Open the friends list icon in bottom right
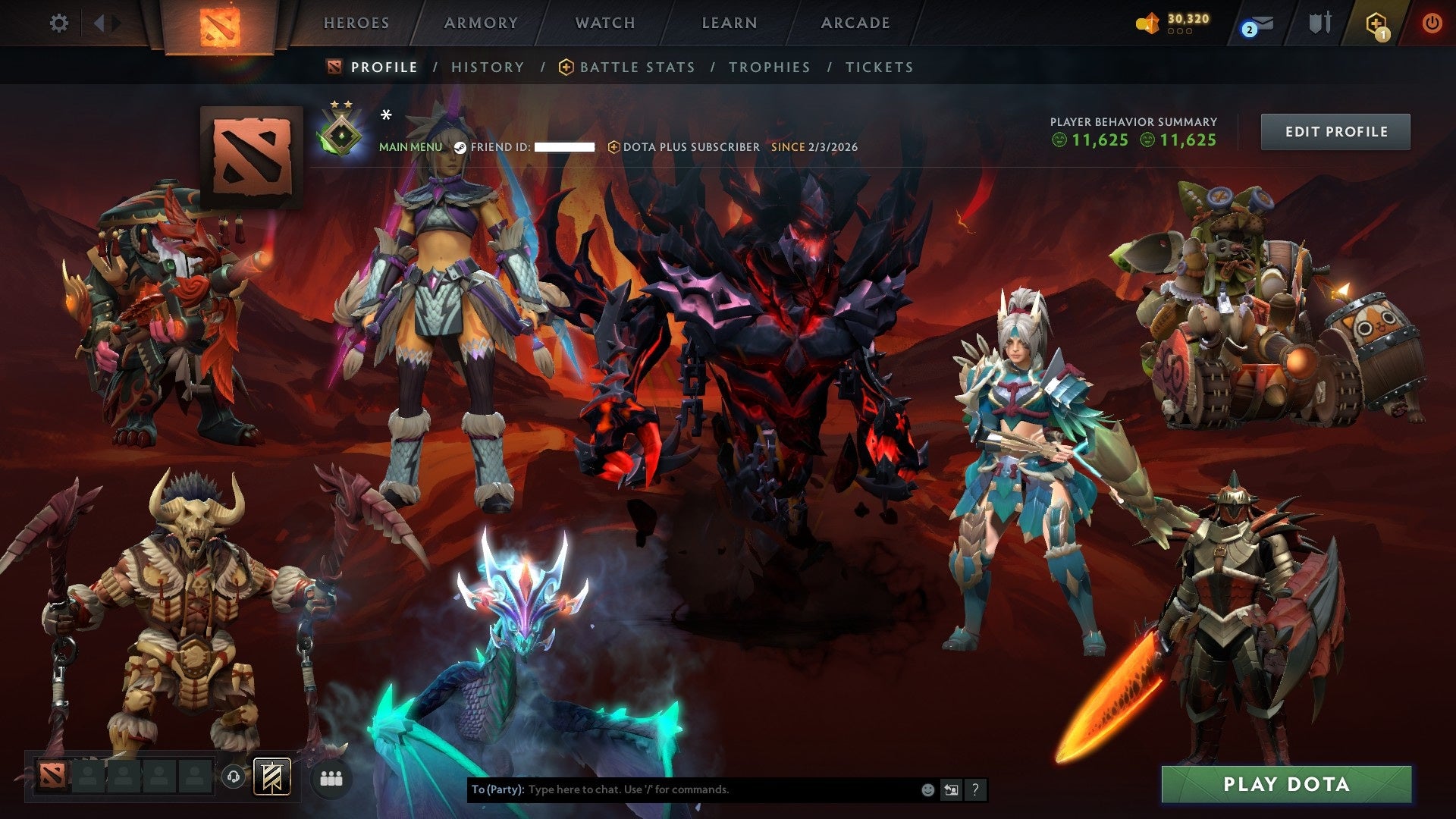The image size is (1456, 819). [x=331, y=777]
